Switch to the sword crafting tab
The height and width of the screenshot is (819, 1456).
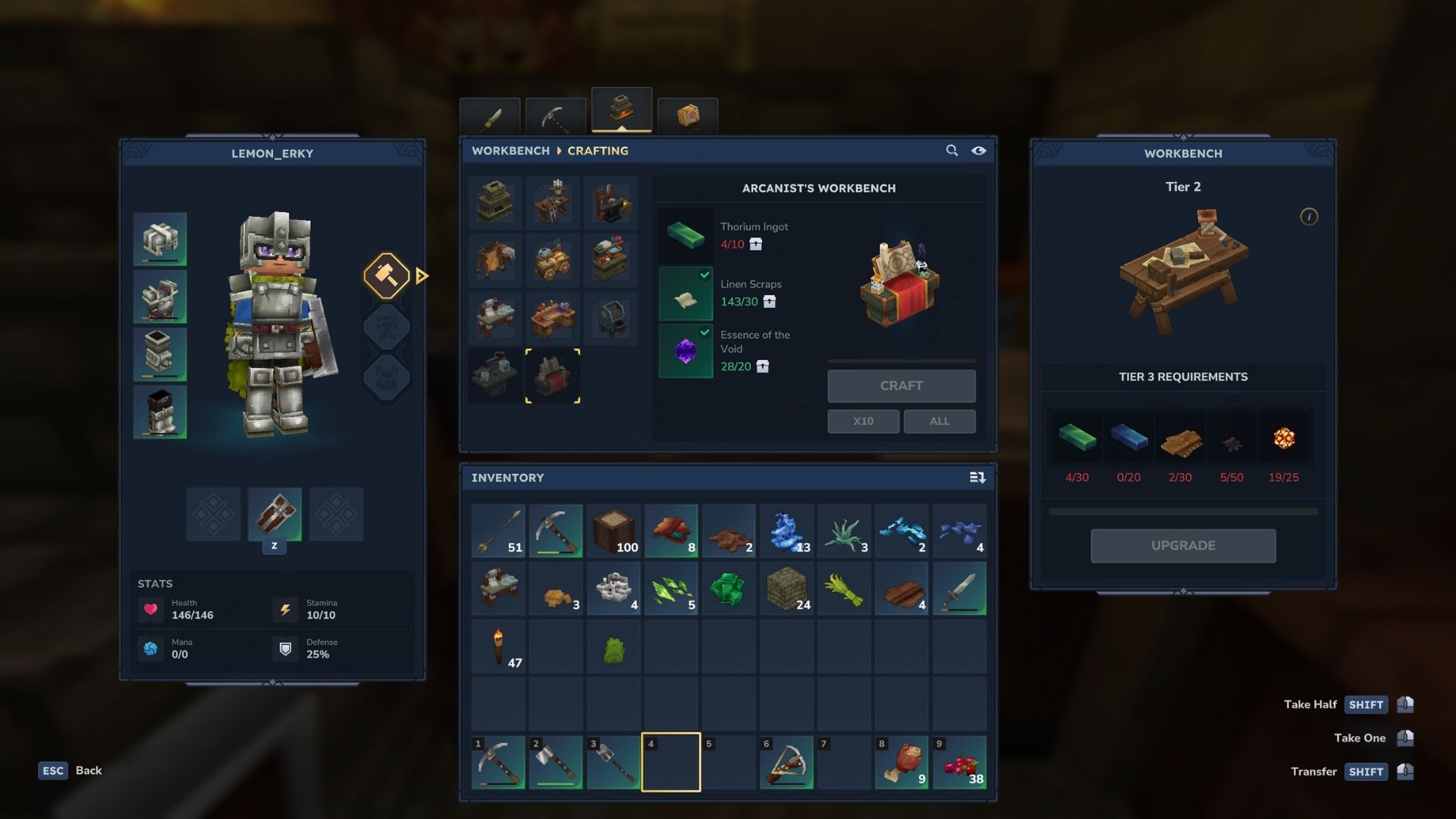tap(490, 118)
